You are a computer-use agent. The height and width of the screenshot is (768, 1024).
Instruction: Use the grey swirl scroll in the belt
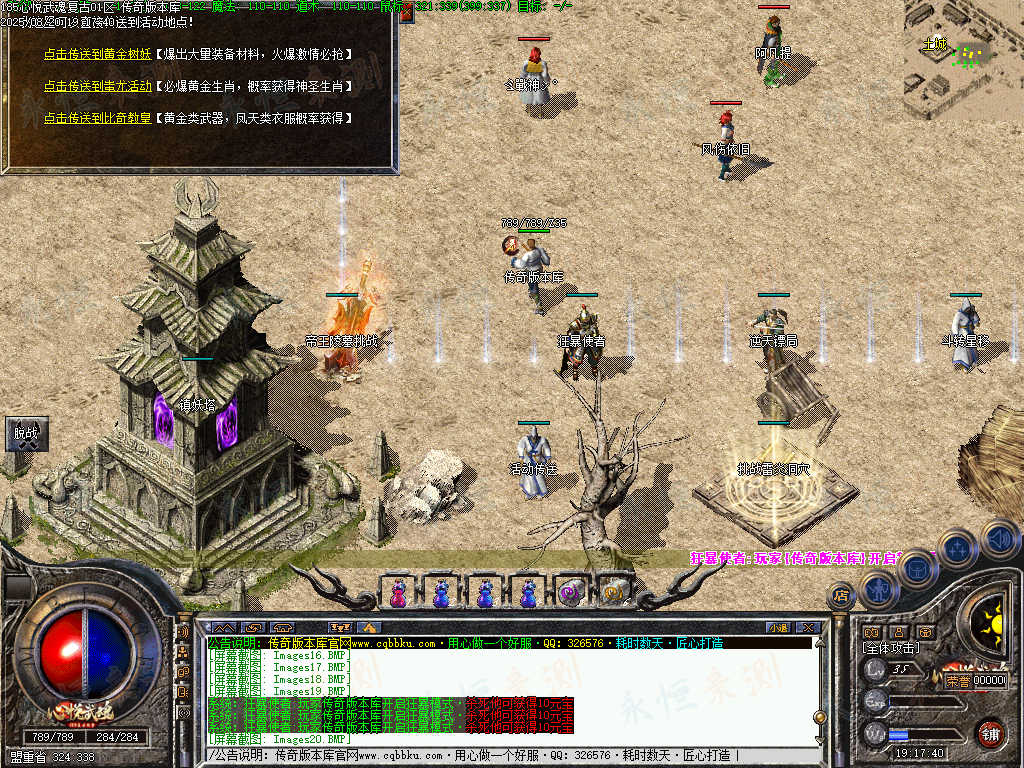point(572,592)
